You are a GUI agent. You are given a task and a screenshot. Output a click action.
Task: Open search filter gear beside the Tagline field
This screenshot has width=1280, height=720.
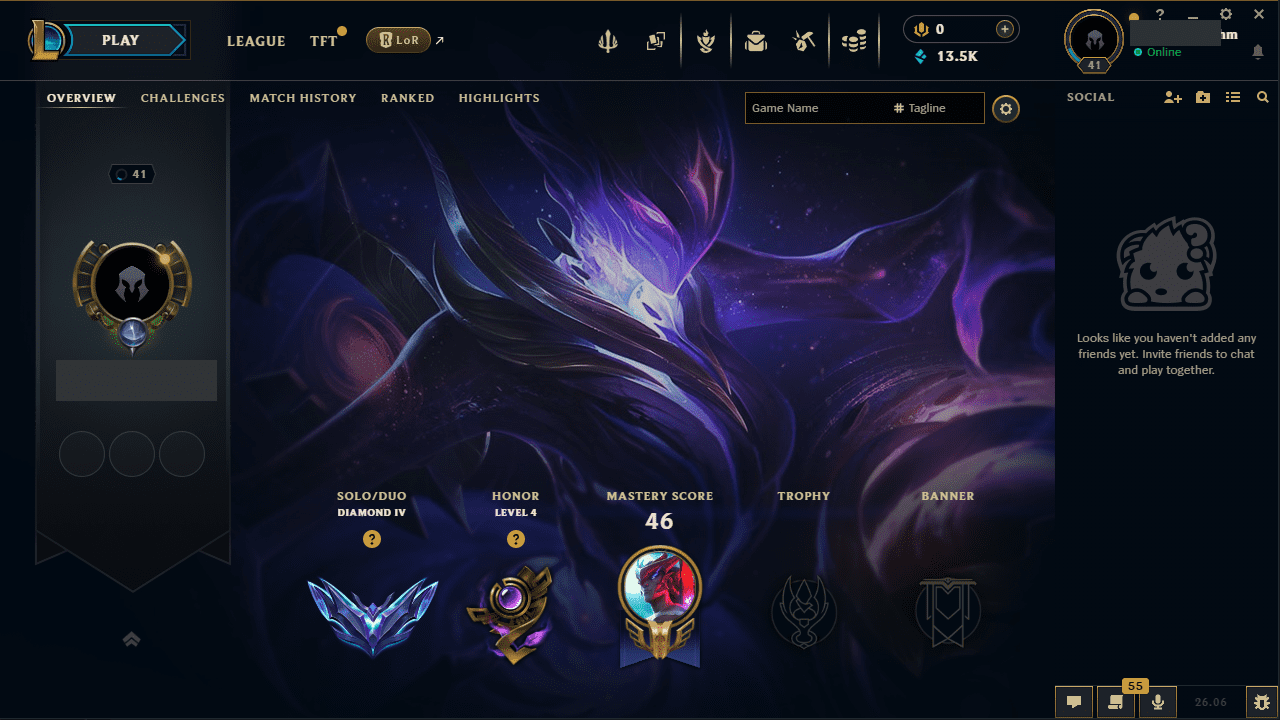pyautogui.click(x=1005, y=108)
